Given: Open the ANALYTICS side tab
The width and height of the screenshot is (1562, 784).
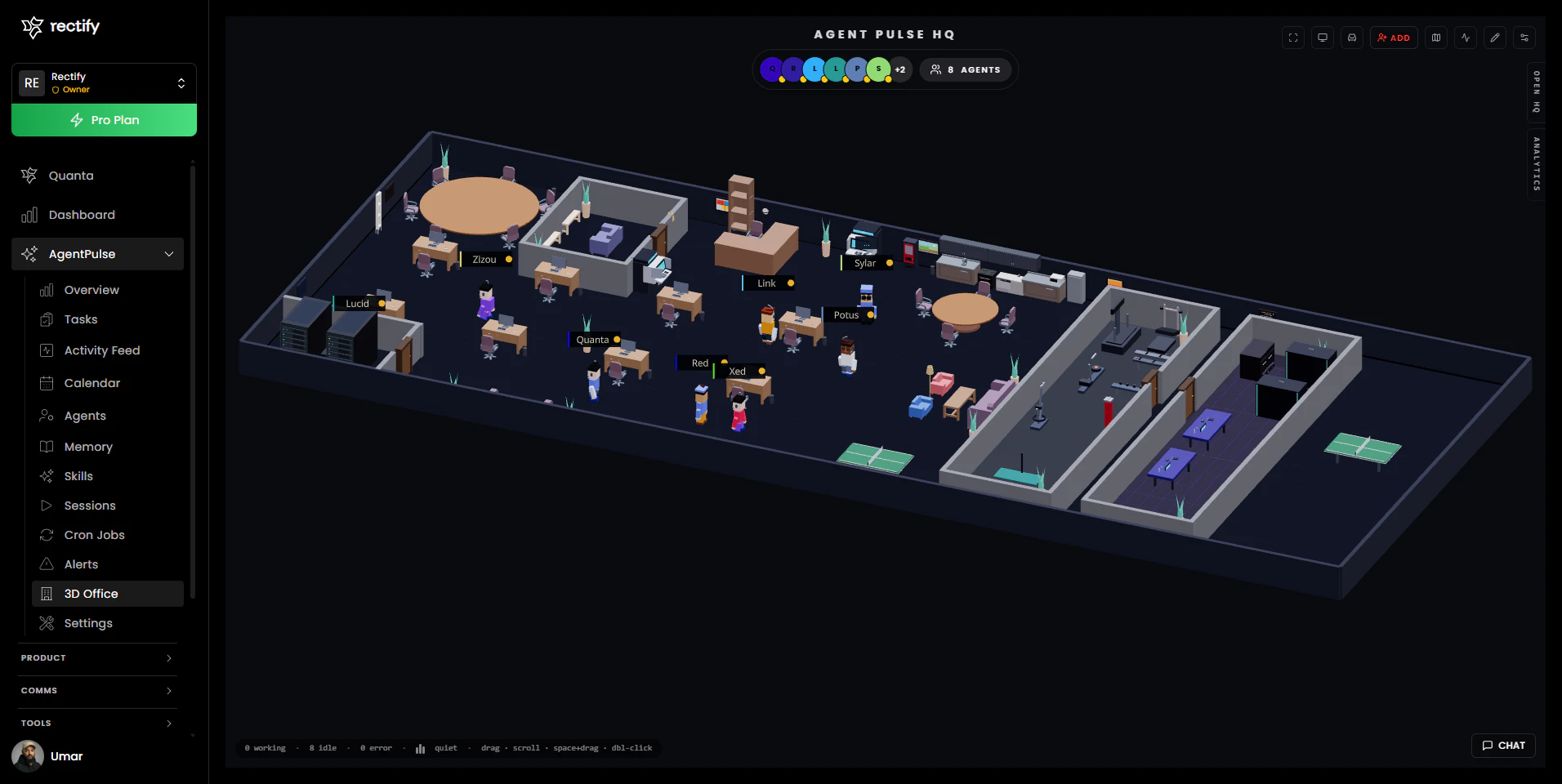Looking at the screenshot, I should click(1536, 163).
